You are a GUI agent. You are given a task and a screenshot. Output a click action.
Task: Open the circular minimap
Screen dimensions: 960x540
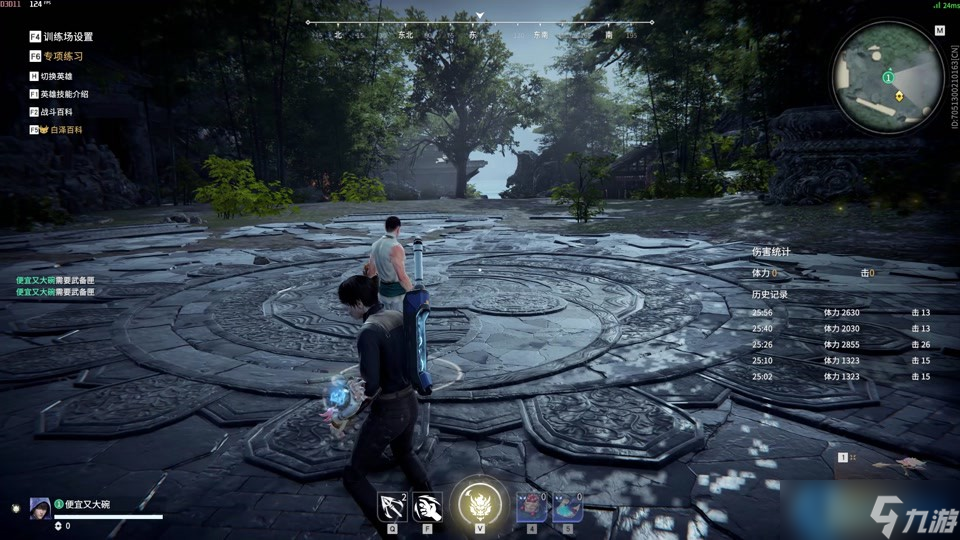[x=888, y=76]
